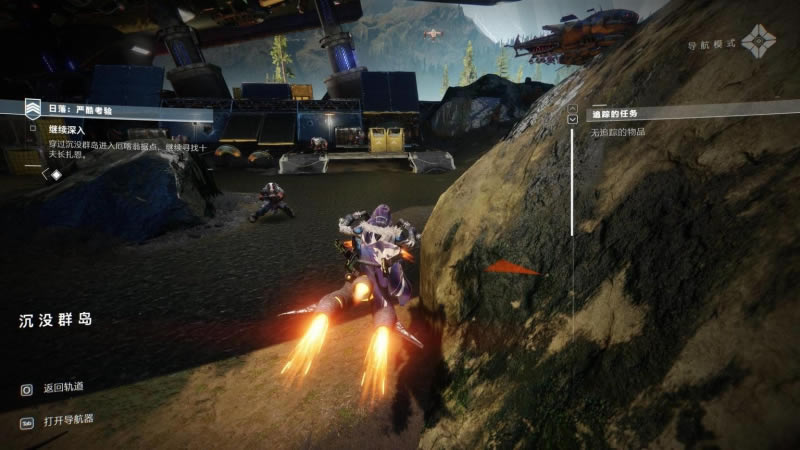This screenshot has width=800, height=450.
Task: Open the 追踪的任务 tracked quests panel
Action: click(x=616, y=113)
